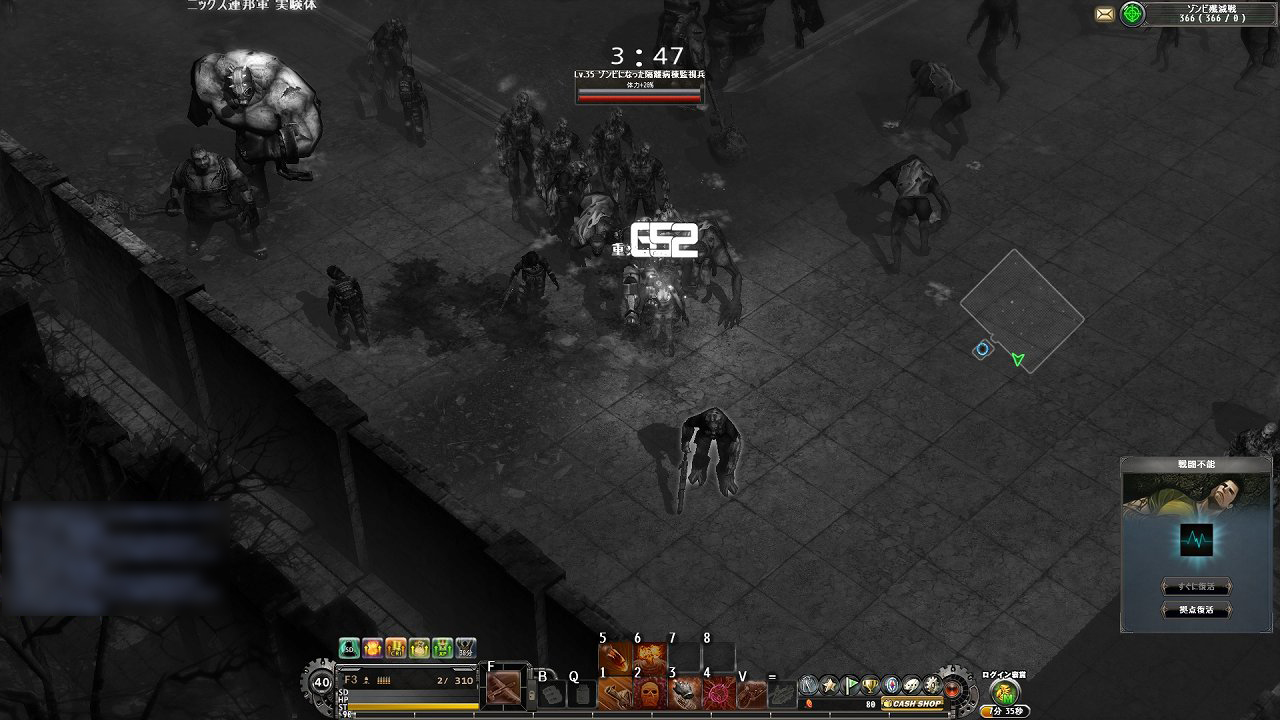Click the heartbeat revive icon in the death panel
The width and height of the screenshot is (1280, 720).
pyautogui.click(x=1196, y=541)
